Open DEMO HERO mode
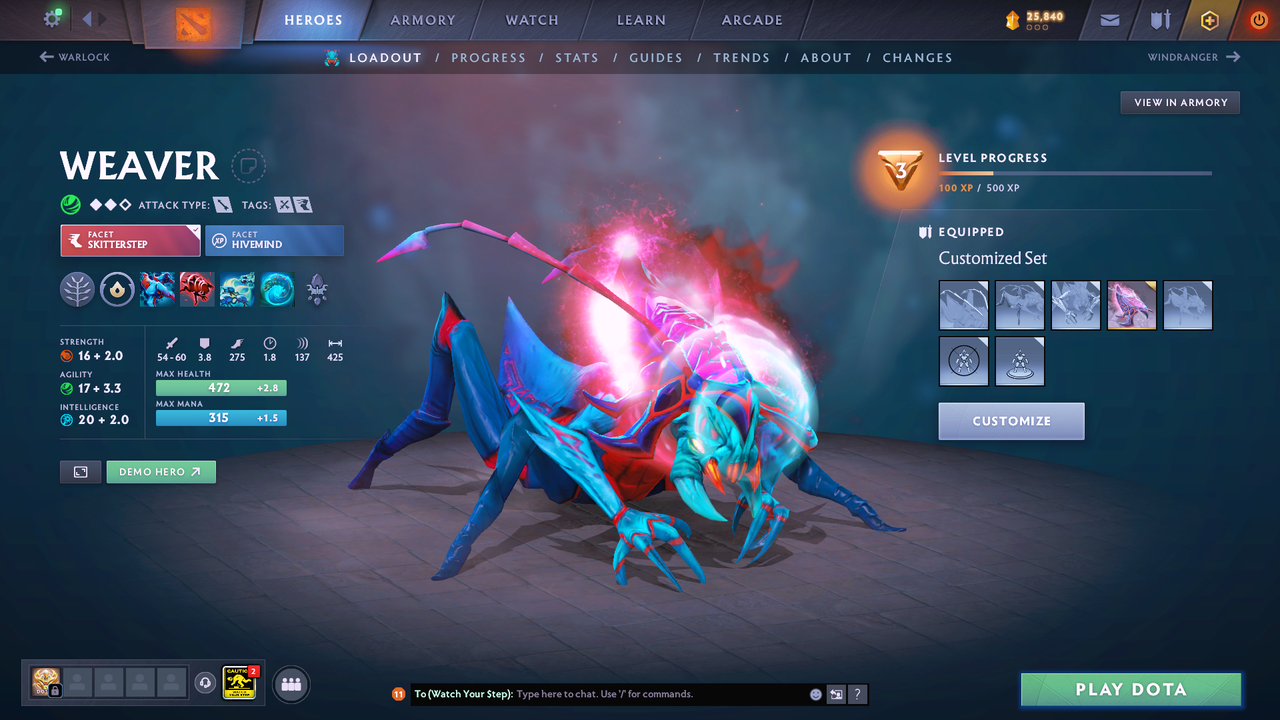 pos(160,471)
